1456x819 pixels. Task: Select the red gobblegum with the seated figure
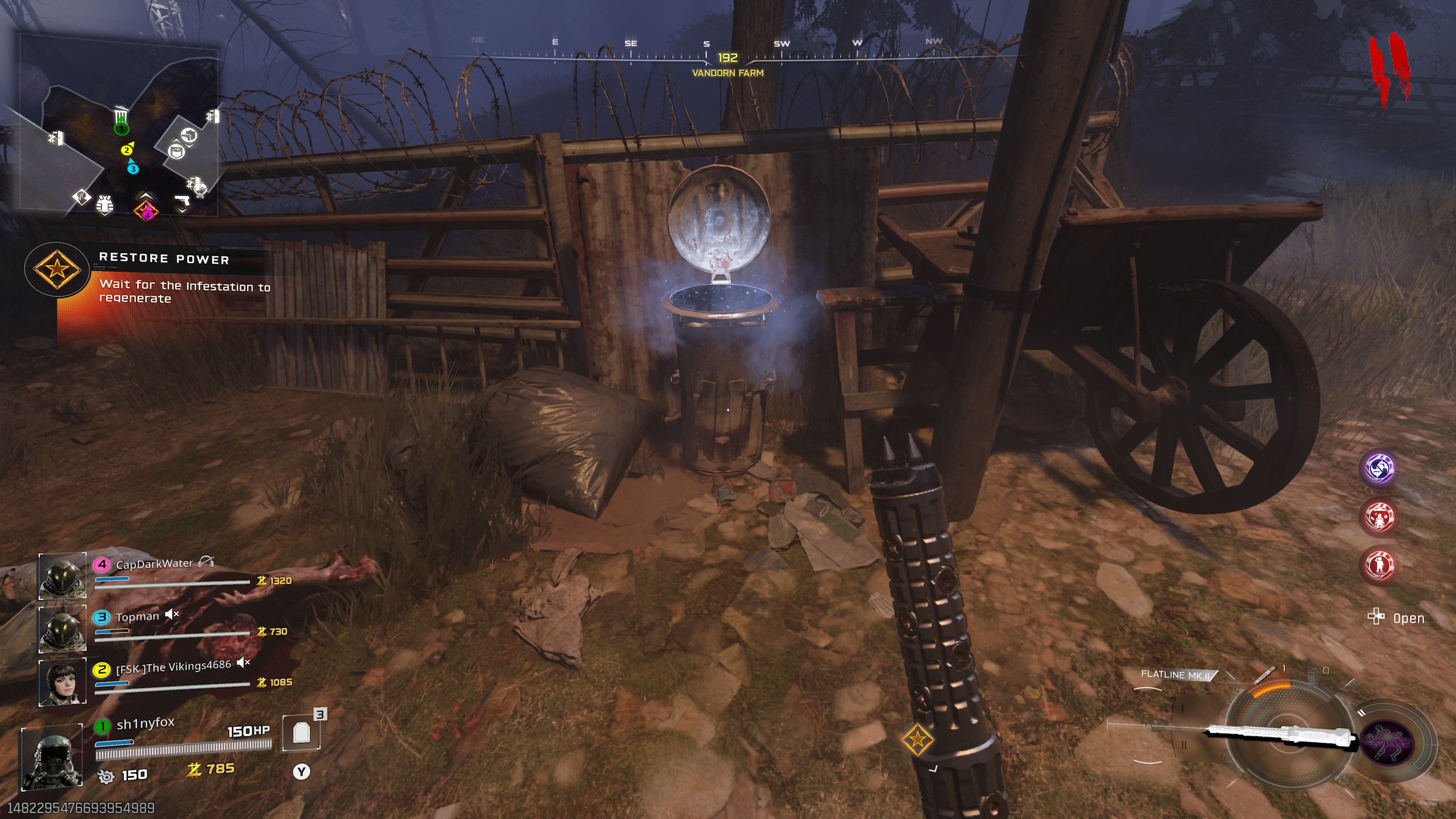pyautogui.click(x=1379, y=517)
